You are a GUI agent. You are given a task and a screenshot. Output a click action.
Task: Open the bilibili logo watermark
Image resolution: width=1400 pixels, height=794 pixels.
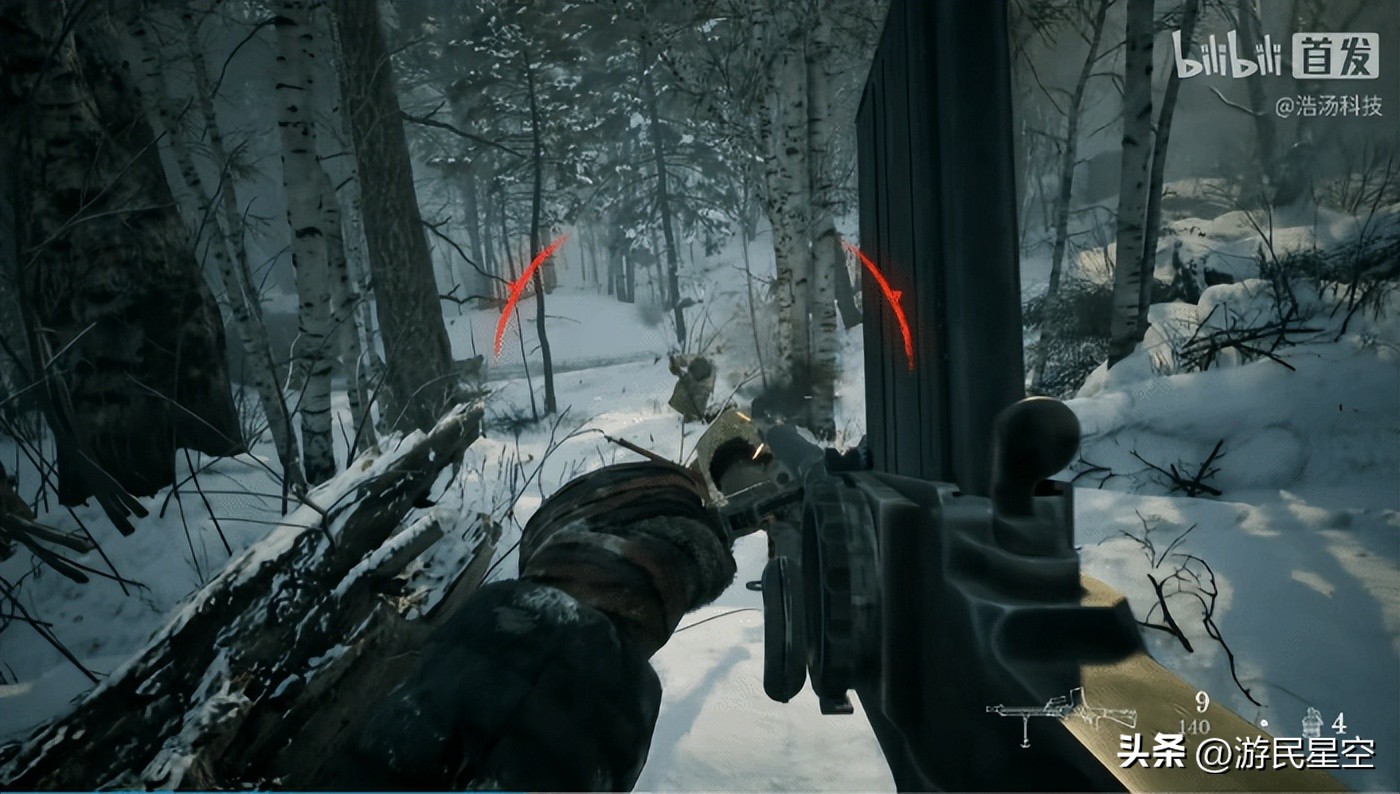(1229, 54)
